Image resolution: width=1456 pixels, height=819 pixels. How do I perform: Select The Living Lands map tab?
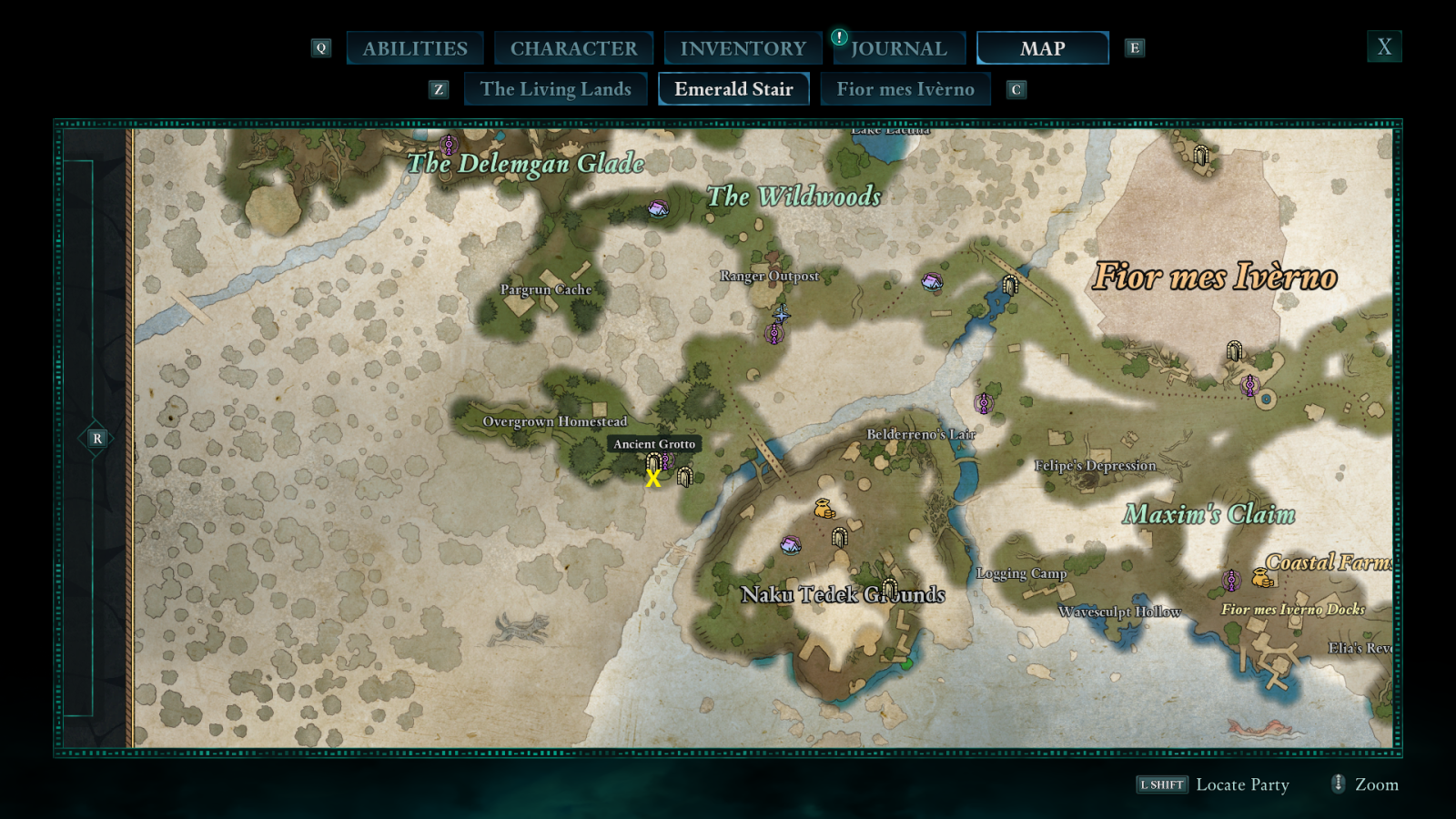pos(556,88)
